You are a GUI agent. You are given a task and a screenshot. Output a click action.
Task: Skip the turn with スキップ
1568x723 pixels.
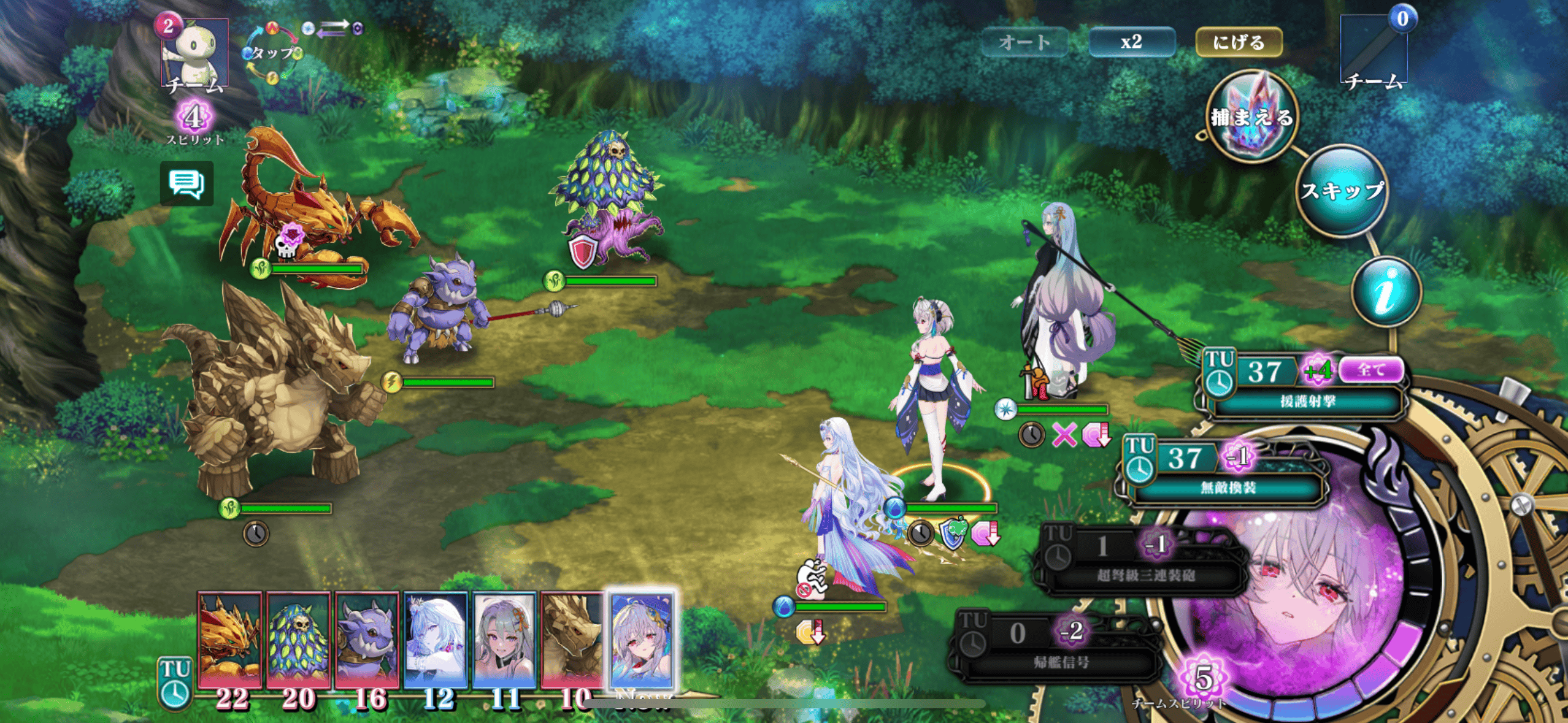(x=1342, y=191)
